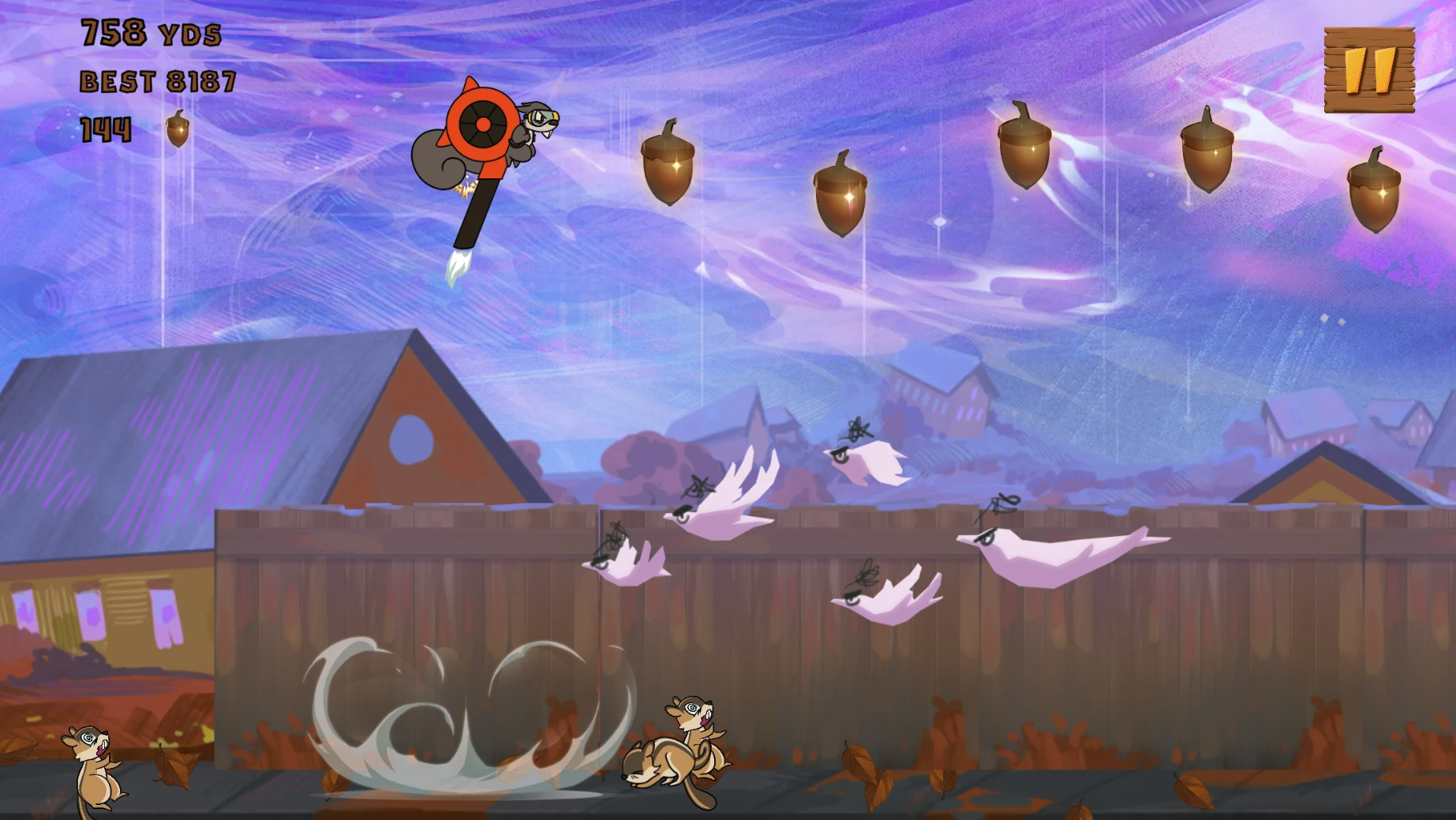Select the 758 YDS distance display
1456x820 pixels.
click(x=150, y=33)
